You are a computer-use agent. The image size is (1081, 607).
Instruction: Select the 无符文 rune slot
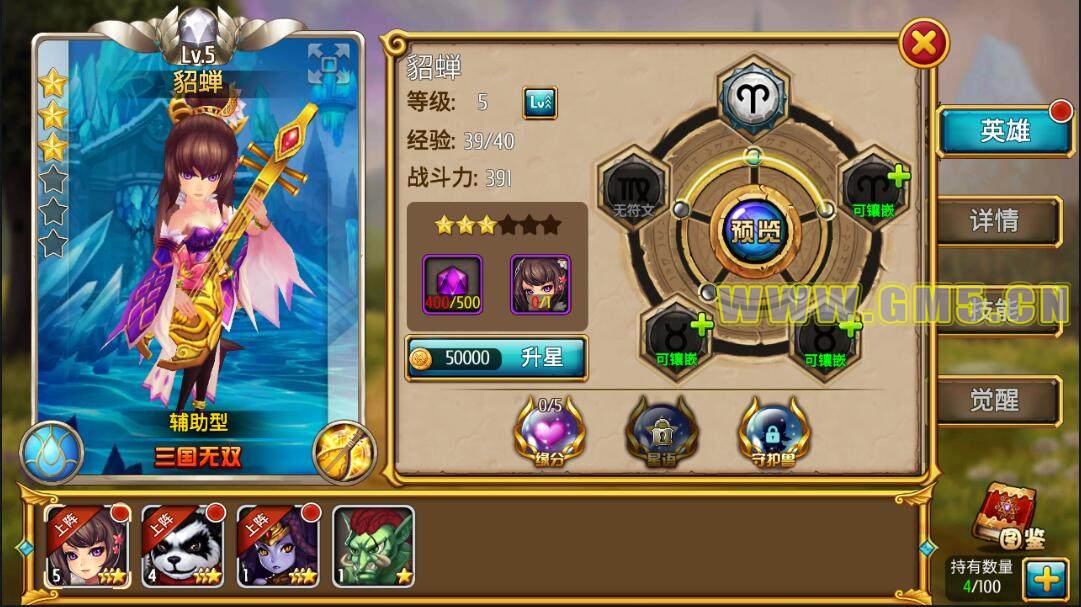[x=634, y=190]
